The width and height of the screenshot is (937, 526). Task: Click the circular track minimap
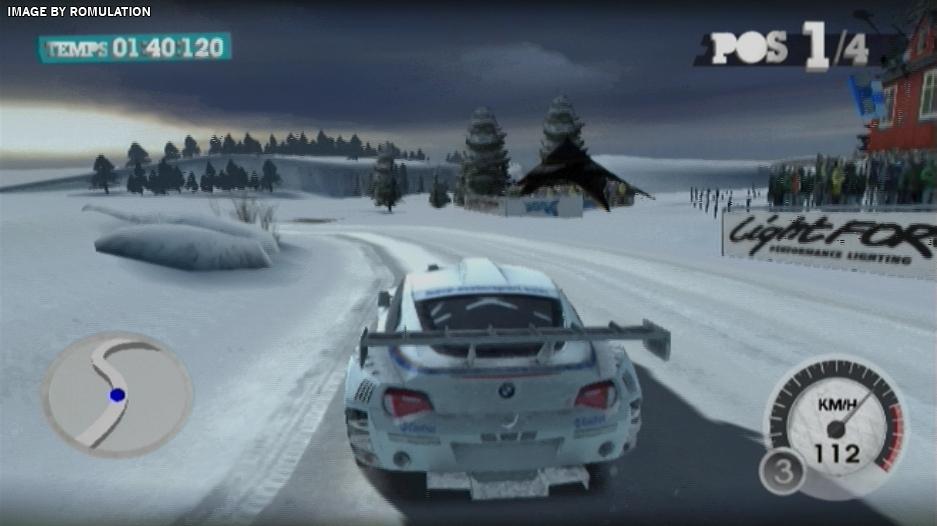click(117, 394)
